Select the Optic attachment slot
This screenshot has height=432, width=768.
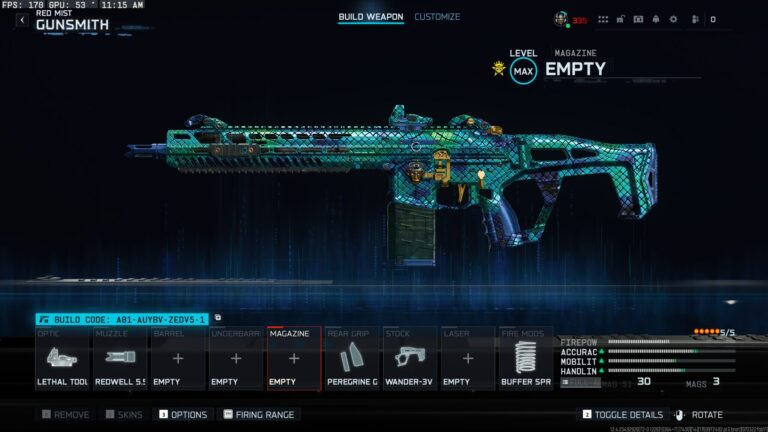(x=63, y=358)
